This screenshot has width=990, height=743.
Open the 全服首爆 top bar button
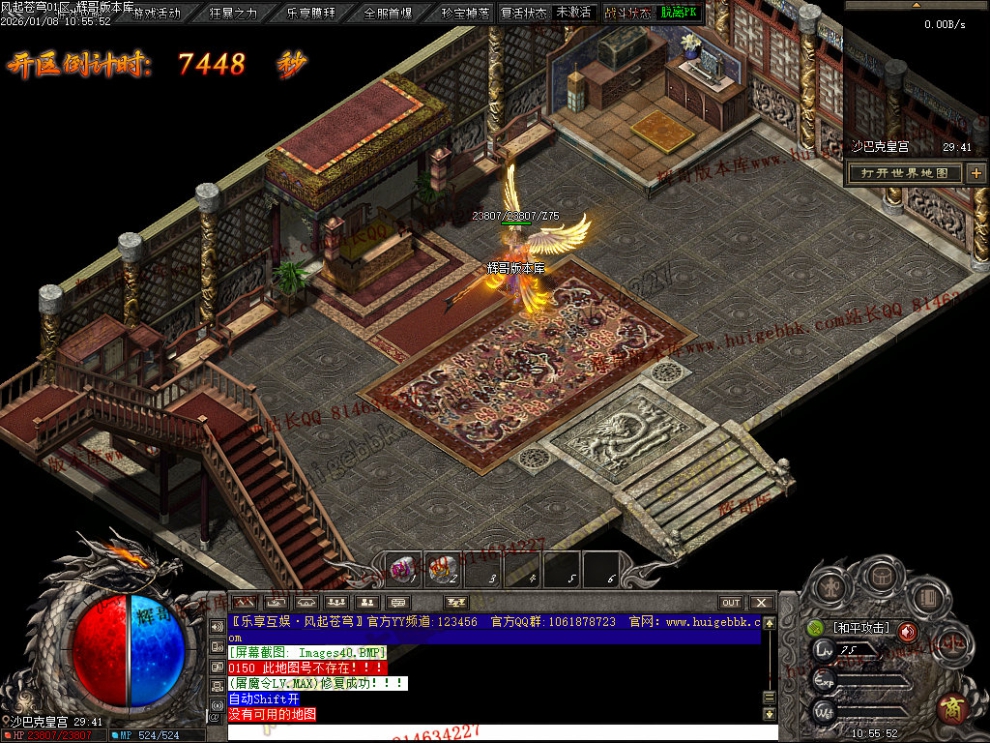point(388,13)
